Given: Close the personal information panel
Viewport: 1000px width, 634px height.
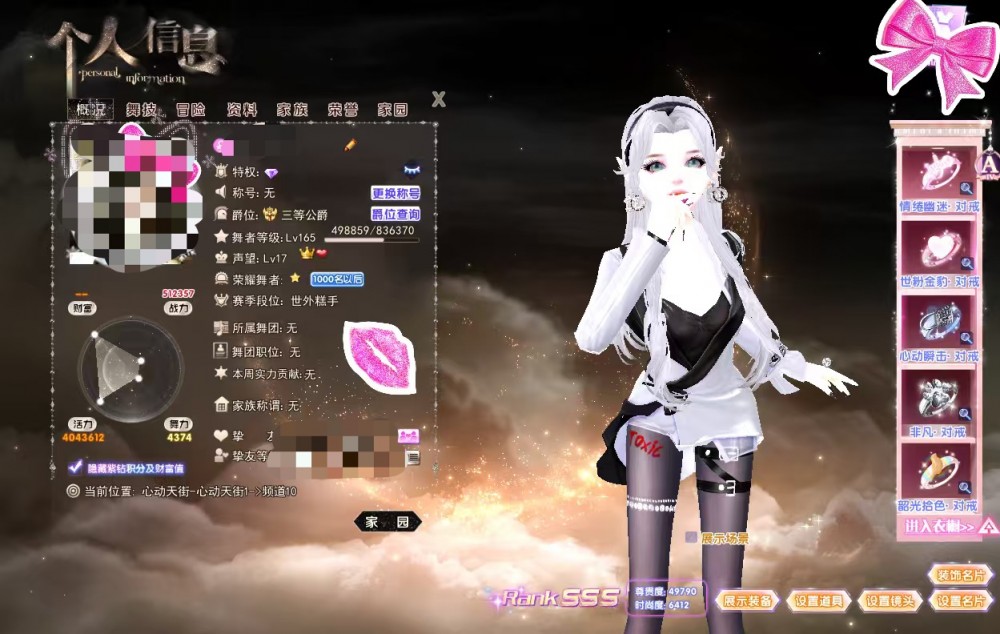Looking at the screenshot, I should point(438,99).
